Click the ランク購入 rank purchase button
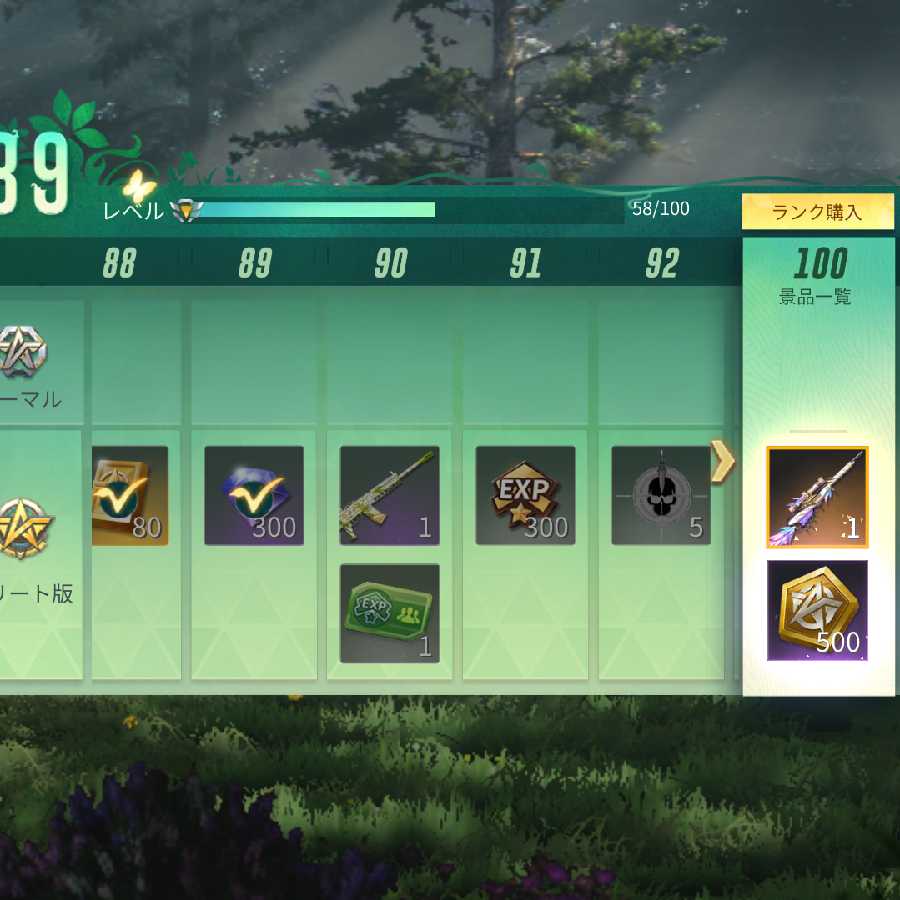This screenshot has height=900, width=900. click(817, 212)
